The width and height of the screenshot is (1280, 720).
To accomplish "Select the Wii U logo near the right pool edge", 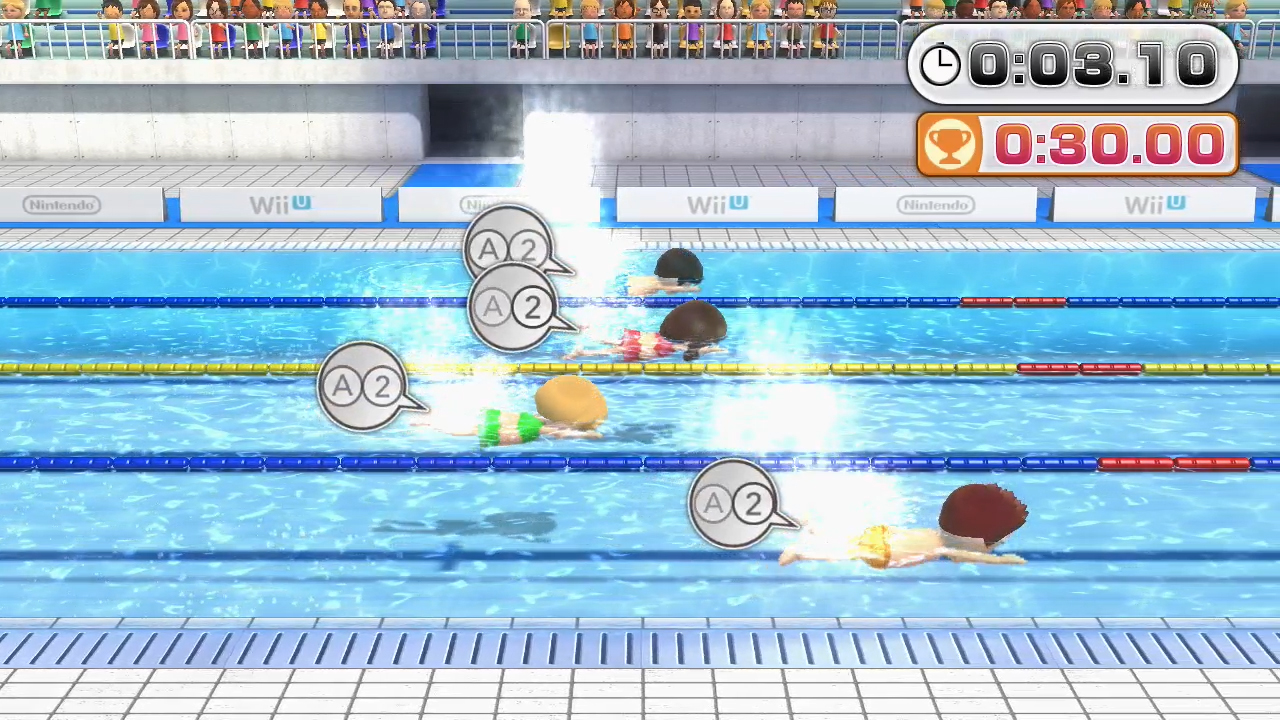I will click(x=1155, y=204).
